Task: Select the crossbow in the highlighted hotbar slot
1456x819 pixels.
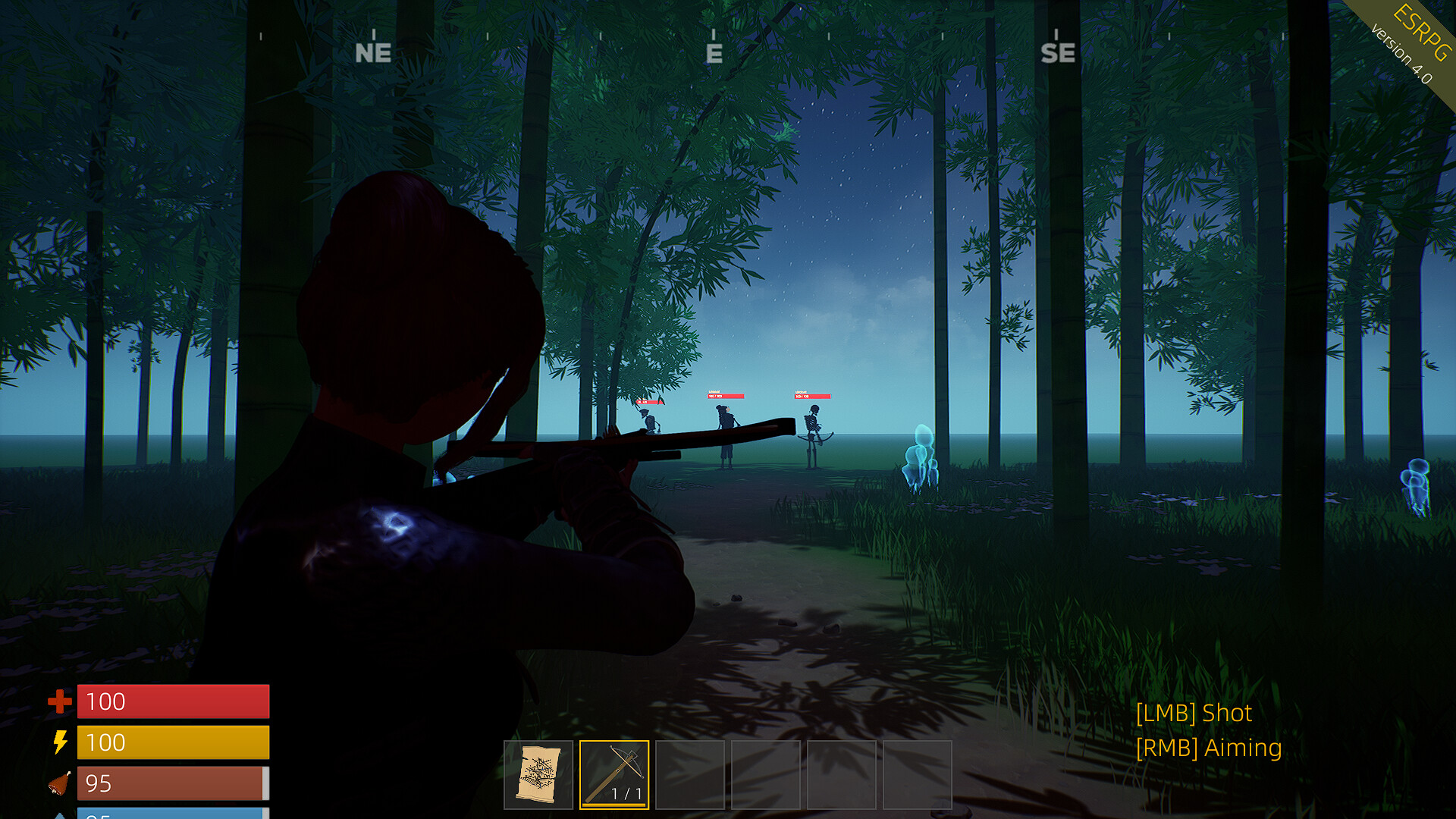Action: [x=615, y=773]
